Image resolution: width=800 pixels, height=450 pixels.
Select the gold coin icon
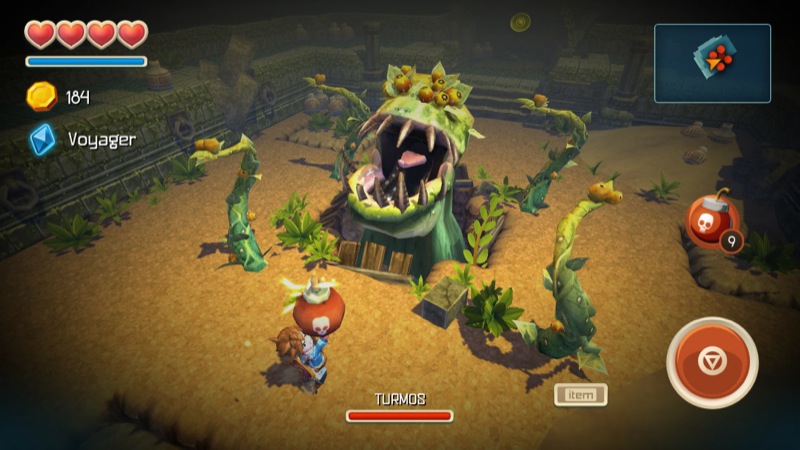click(x=42, y=96)
